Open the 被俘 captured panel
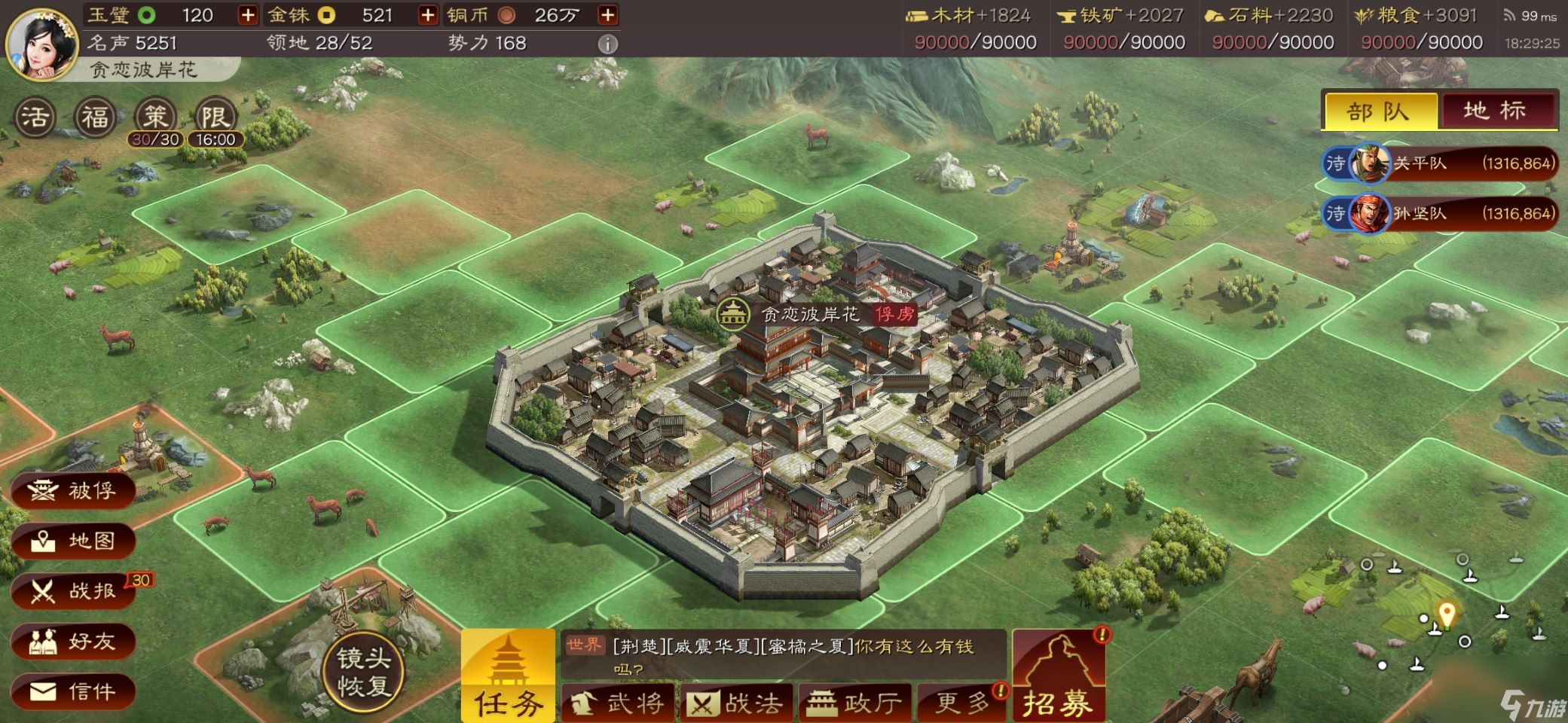The image size is (1568, 723). (x=73, y=491)
